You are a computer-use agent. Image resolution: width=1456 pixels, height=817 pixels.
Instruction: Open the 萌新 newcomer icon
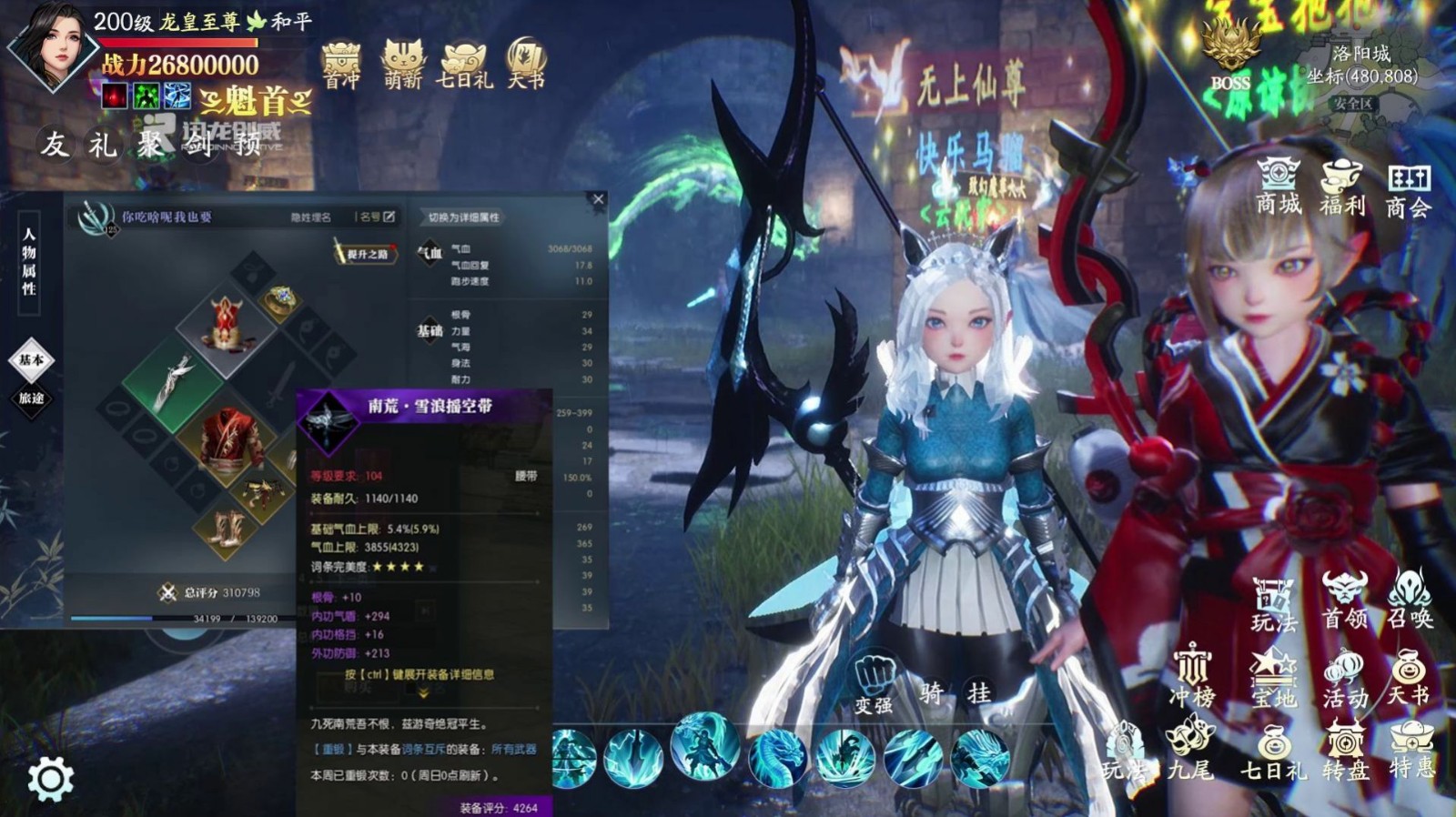tap(402, 64)
